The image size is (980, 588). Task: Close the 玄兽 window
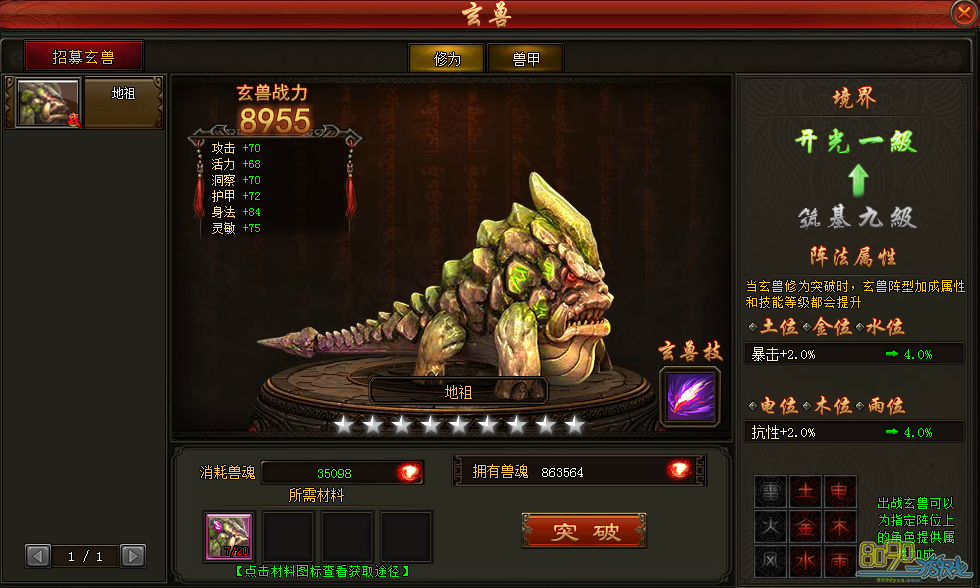coord(964,13)
